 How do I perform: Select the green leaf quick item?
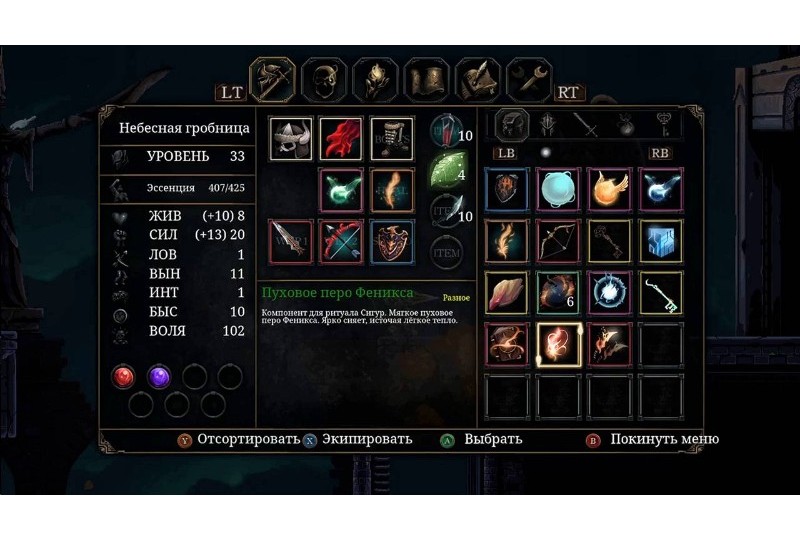pos(444,171)
